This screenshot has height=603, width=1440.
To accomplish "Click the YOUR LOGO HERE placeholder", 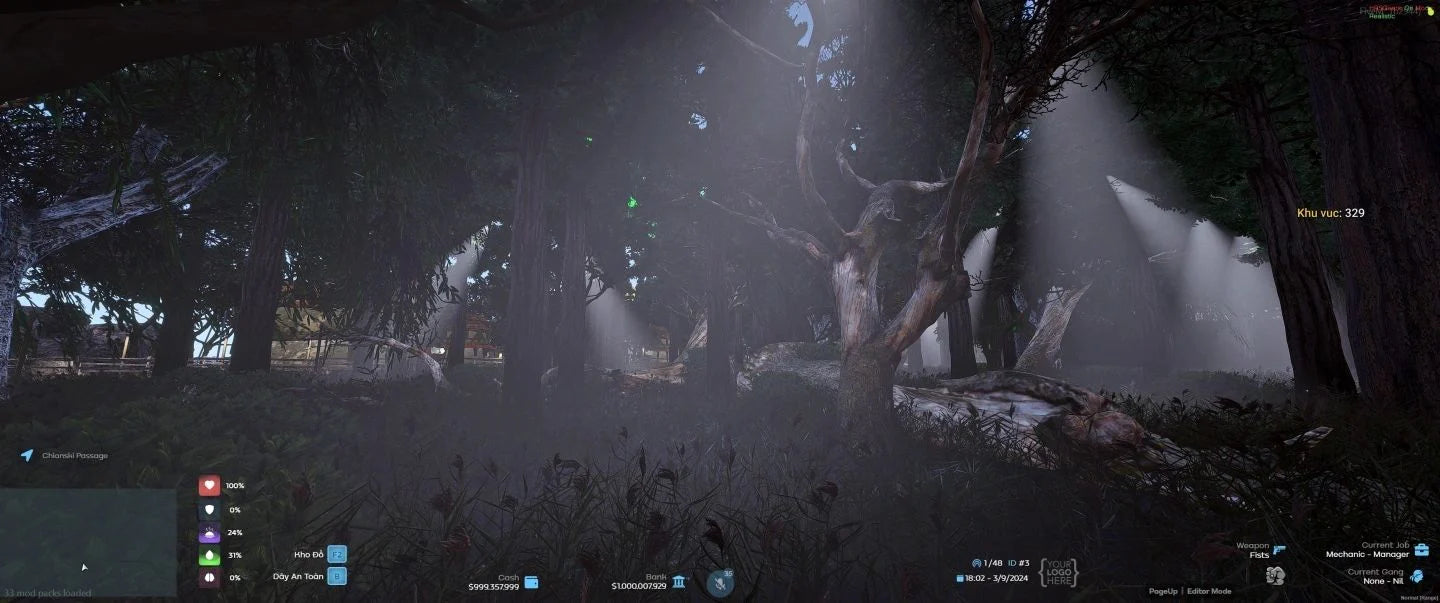I will 1059,573.
